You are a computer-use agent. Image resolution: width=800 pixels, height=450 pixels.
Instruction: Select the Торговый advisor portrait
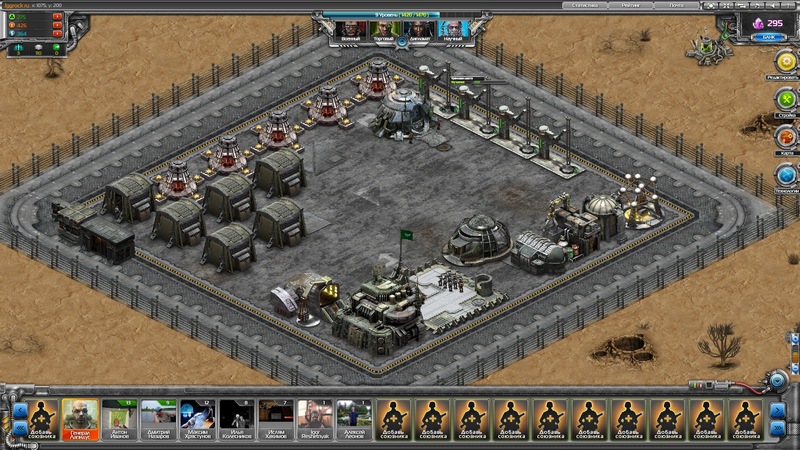[x=384, y=30]
